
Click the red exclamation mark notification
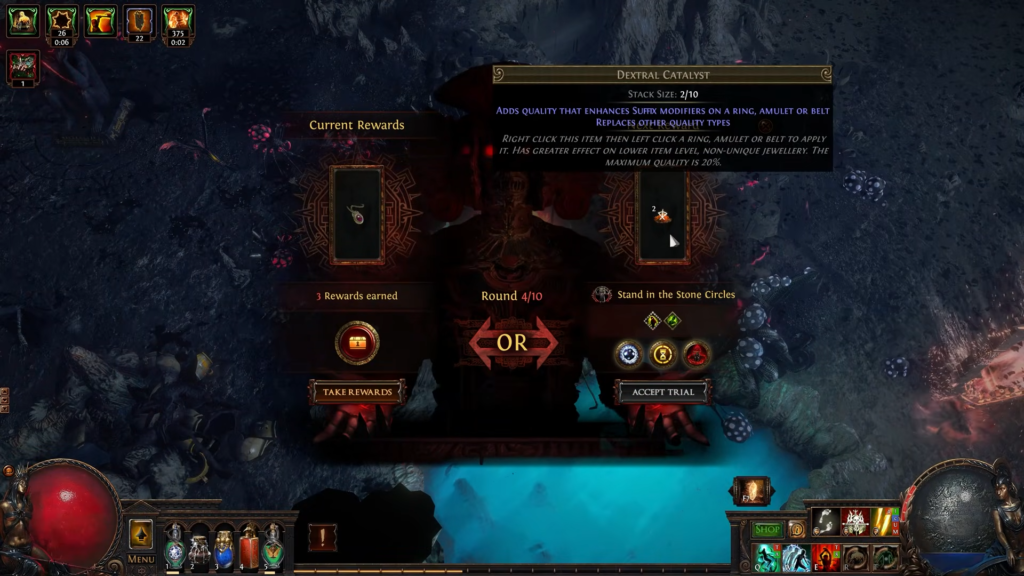coord(322,537)
